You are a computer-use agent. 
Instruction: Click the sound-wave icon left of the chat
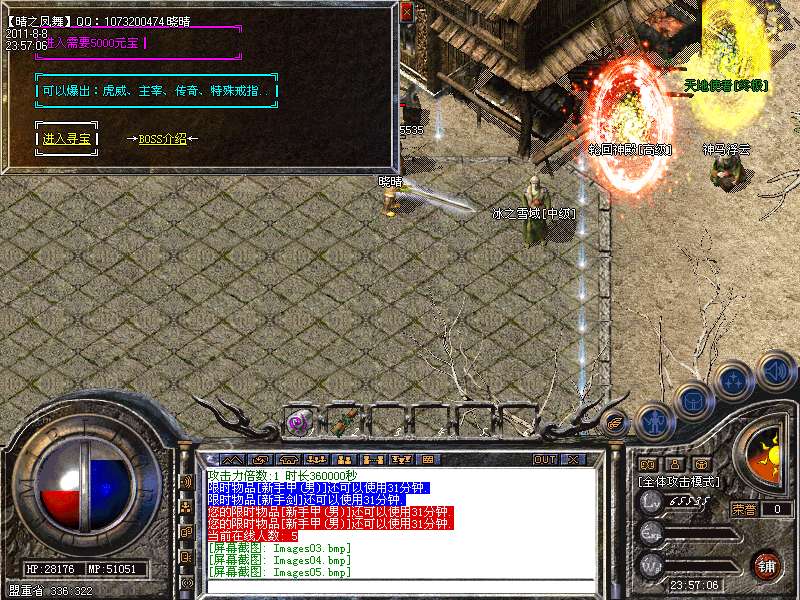[186, 481]
